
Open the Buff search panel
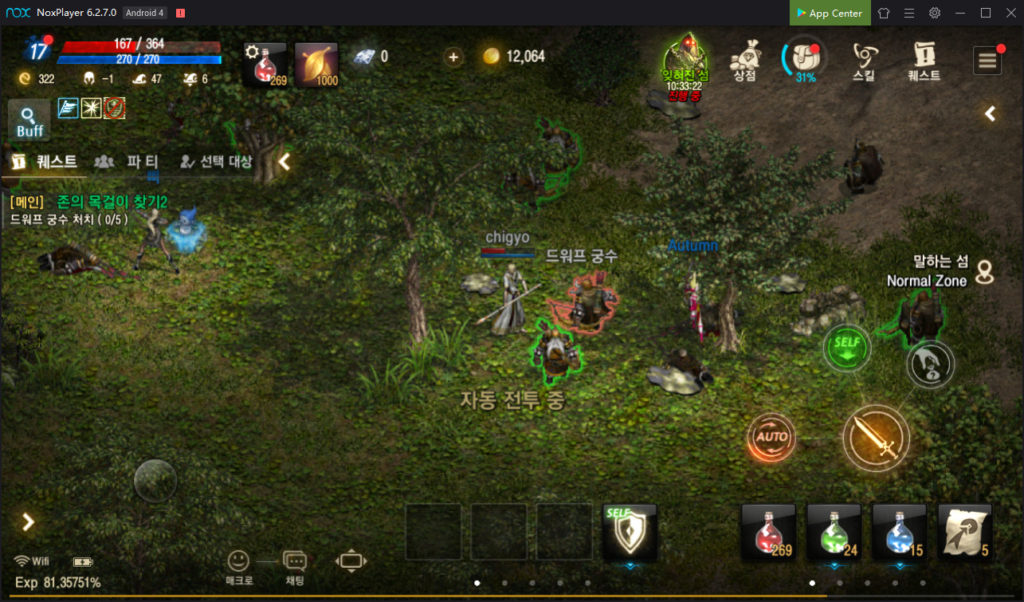point(29,121)
